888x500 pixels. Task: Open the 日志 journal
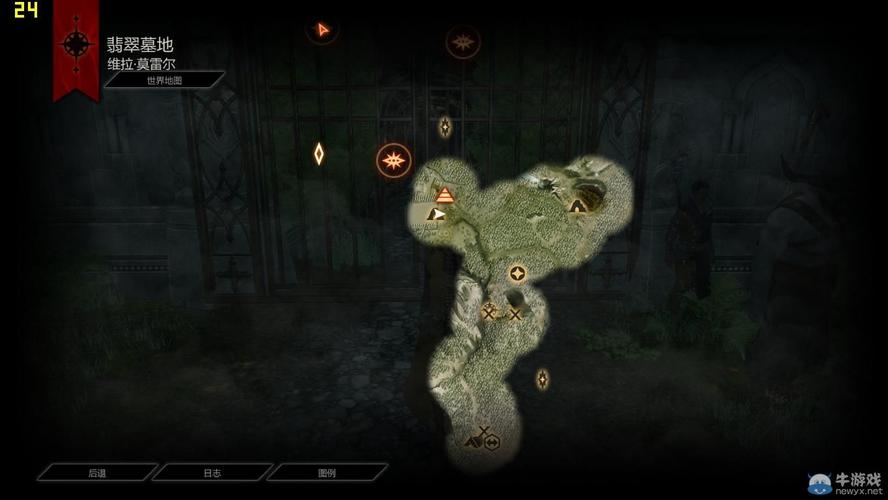point(212,473)
